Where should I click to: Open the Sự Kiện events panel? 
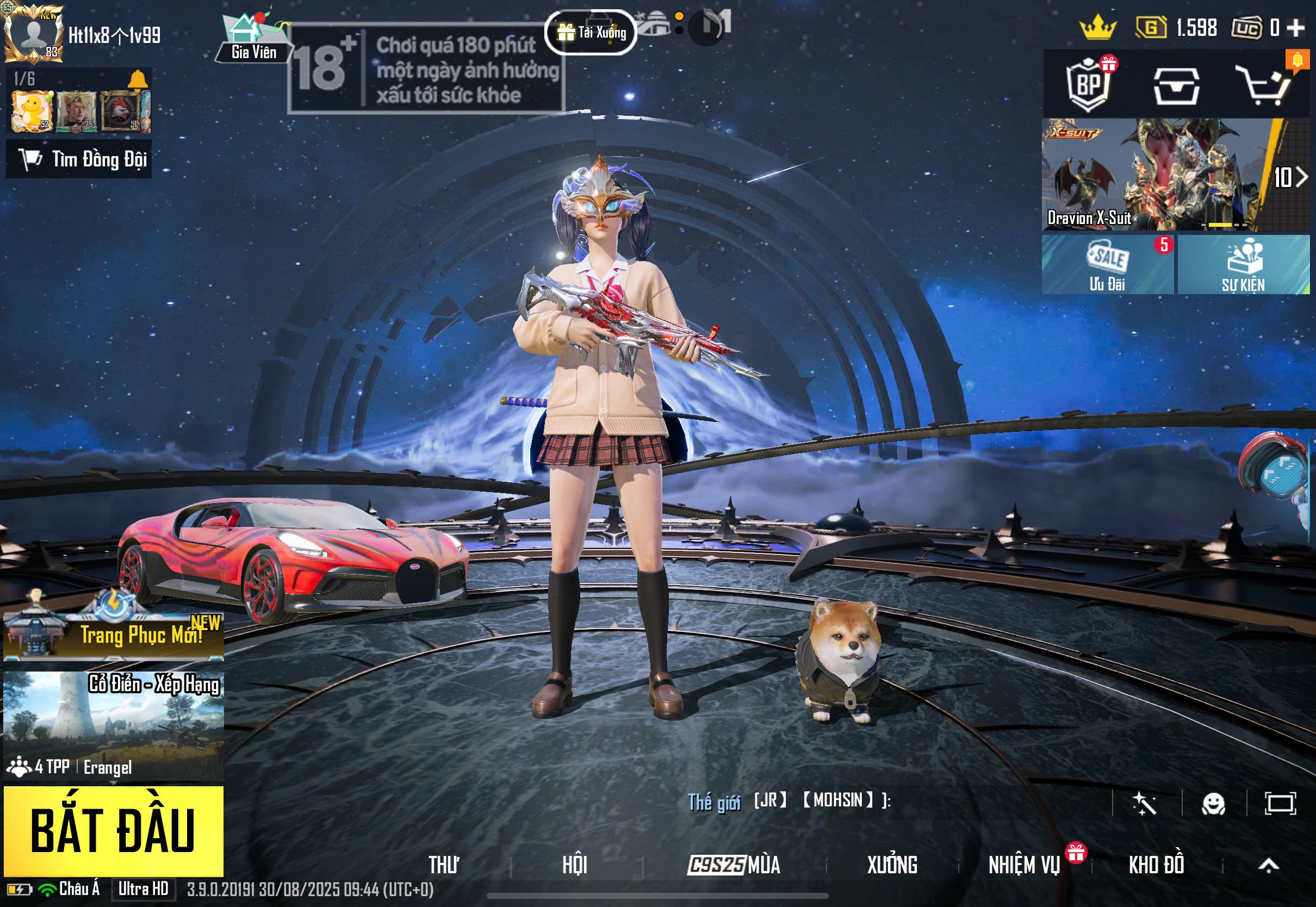click(x=1243, y=265)
